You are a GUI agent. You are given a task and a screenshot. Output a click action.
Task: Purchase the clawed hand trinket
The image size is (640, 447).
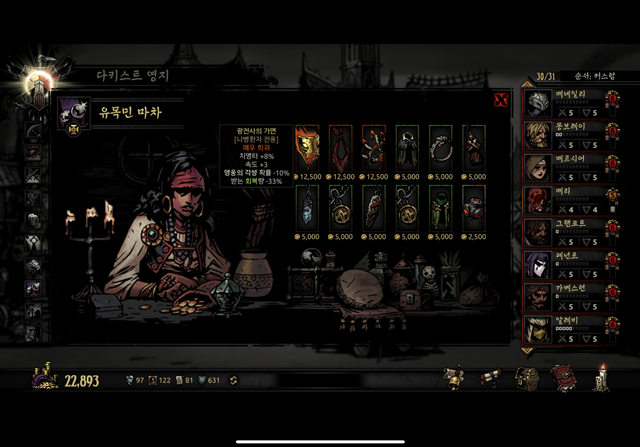pos(374,144)
